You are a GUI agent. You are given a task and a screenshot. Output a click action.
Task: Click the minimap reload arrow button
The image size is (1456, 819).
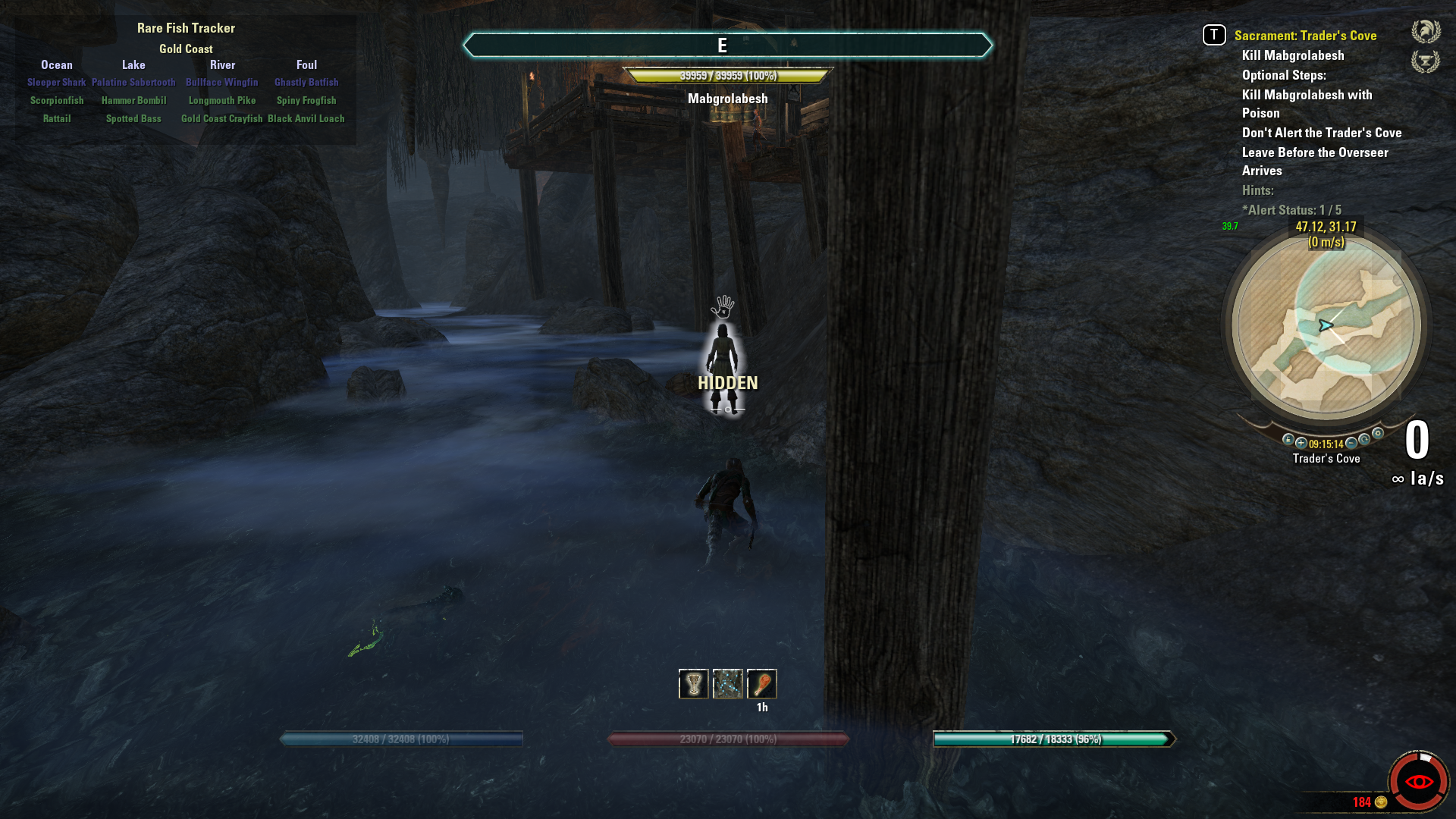coord(1364,440)
